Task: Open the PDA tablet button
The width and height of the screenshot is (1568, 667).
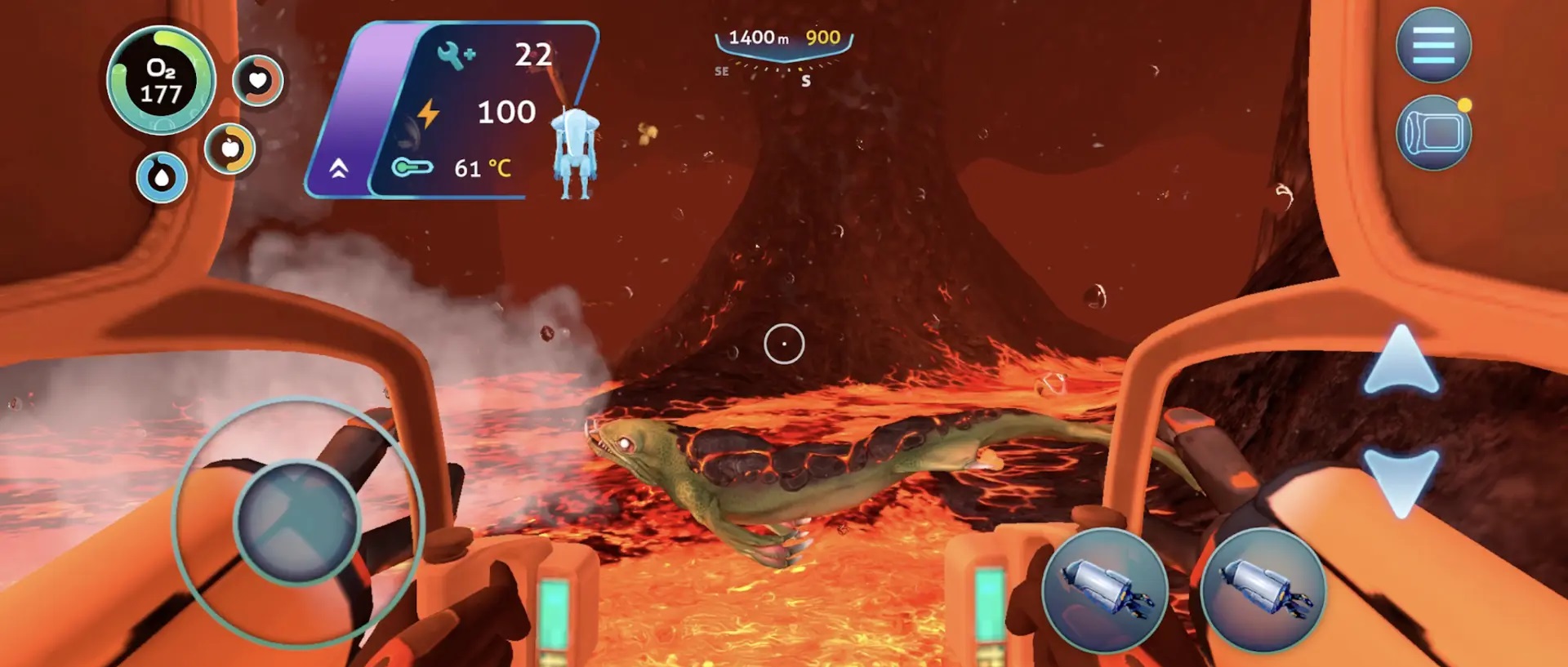Action: 1433,133
